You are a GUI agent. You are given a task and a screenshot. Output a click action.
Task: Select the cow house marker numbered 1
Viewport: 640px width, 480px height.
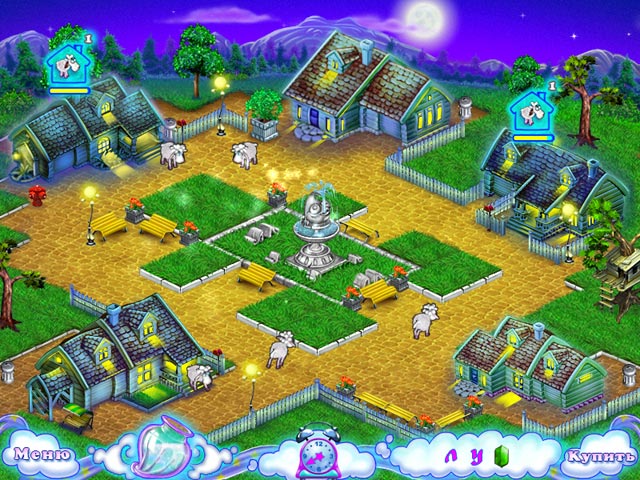tap(66, 63)
